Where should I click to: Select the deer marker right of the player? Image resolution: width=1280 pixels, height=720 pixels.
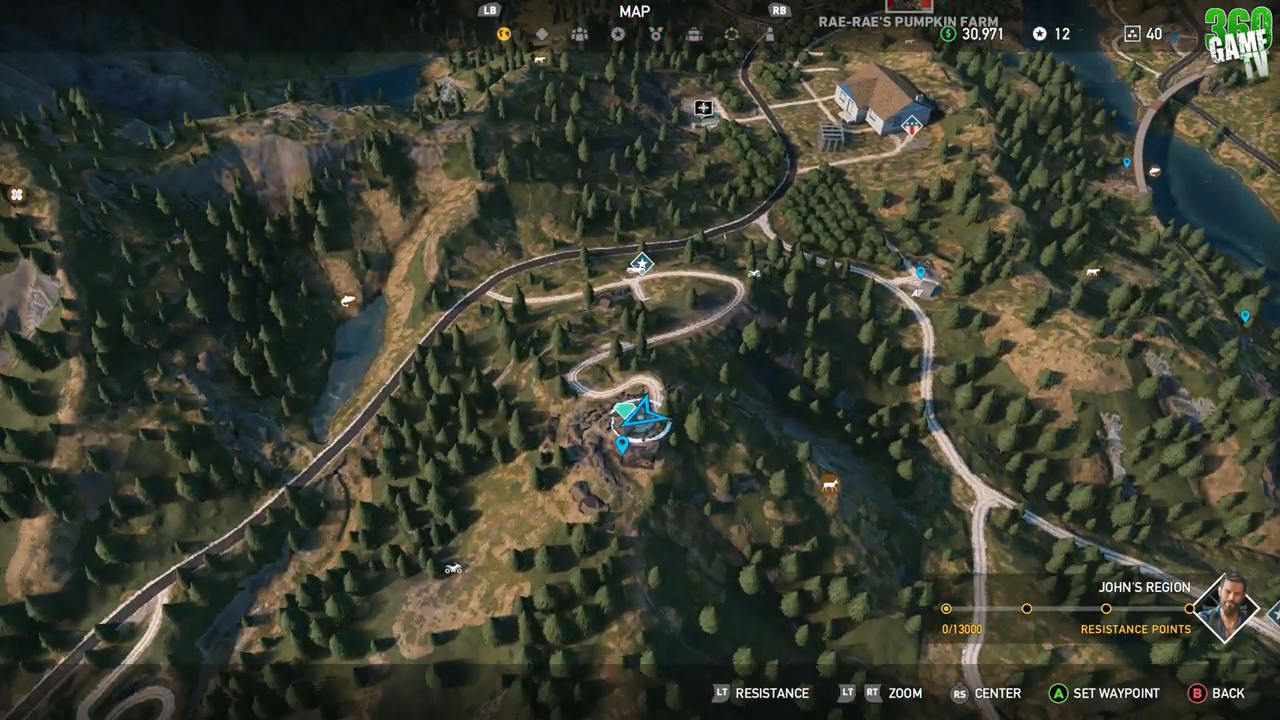pyautogui.click(x=830, y=484)
